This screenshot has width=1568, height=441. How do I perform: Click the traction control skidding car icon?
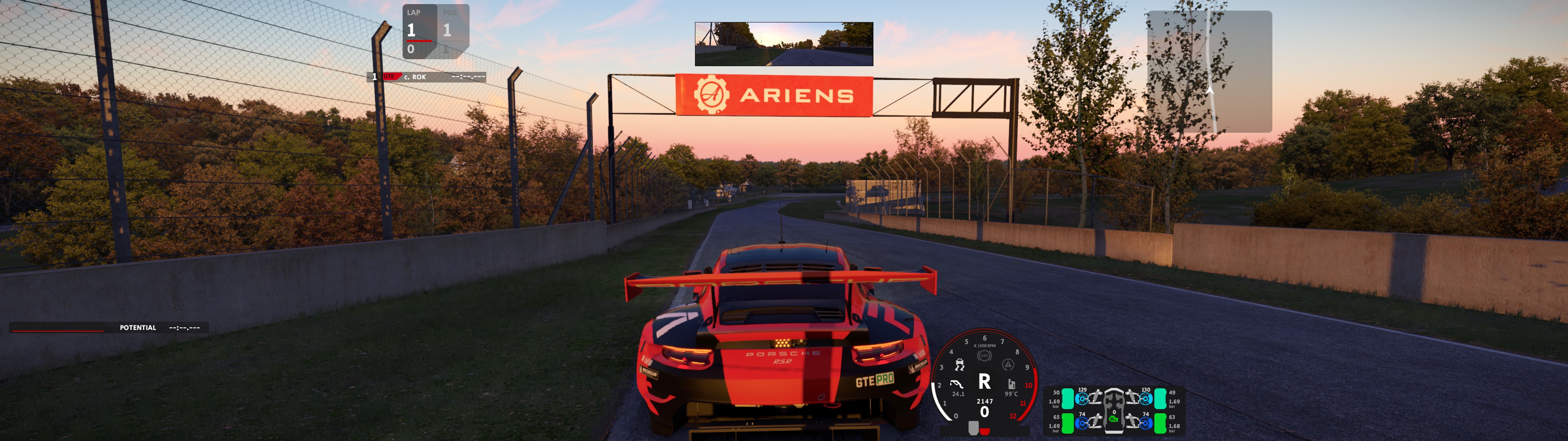click(960, 365)
